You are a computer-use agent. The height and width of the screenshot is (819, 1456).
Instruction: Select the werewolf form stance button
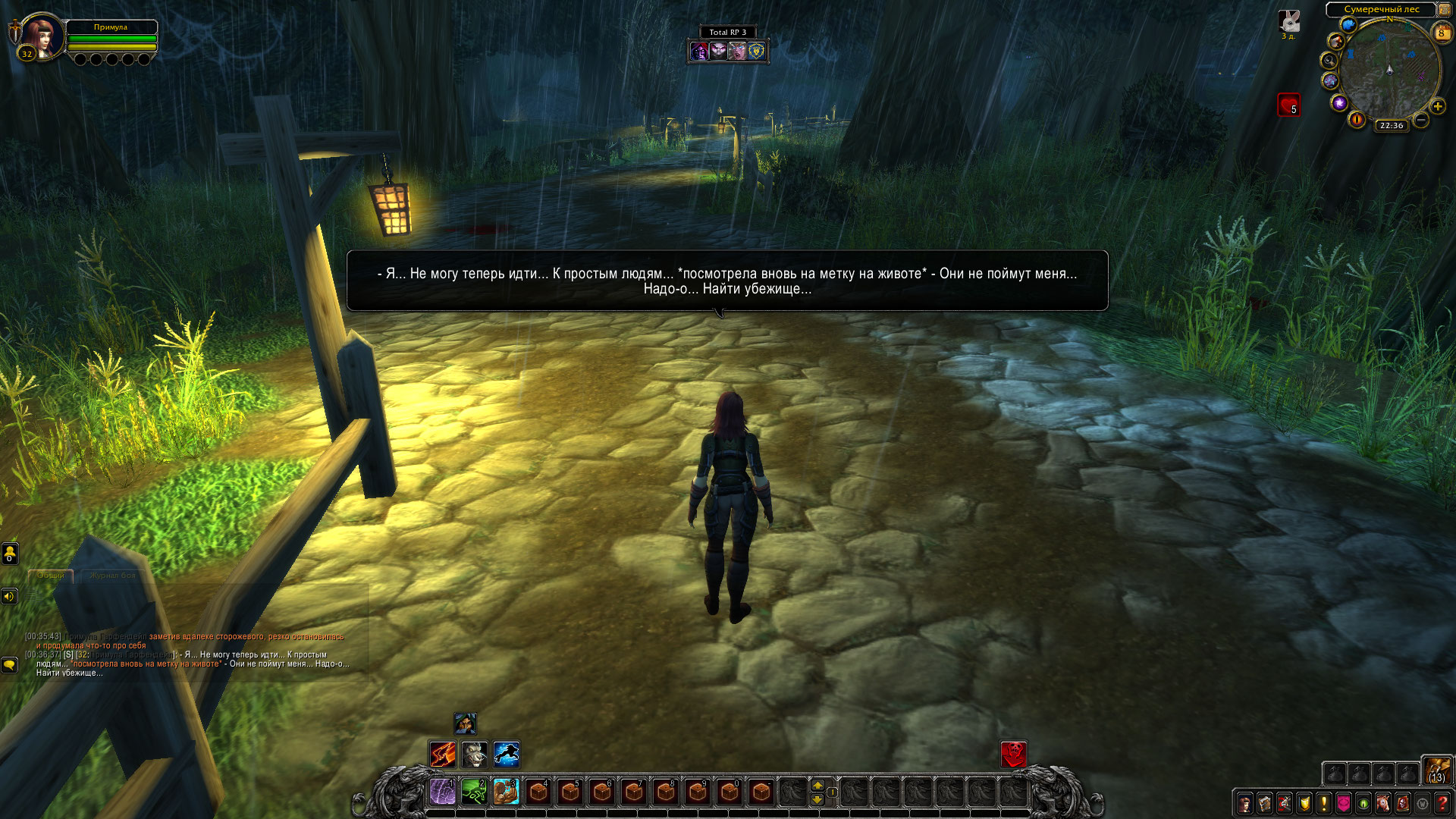point(475,755)
